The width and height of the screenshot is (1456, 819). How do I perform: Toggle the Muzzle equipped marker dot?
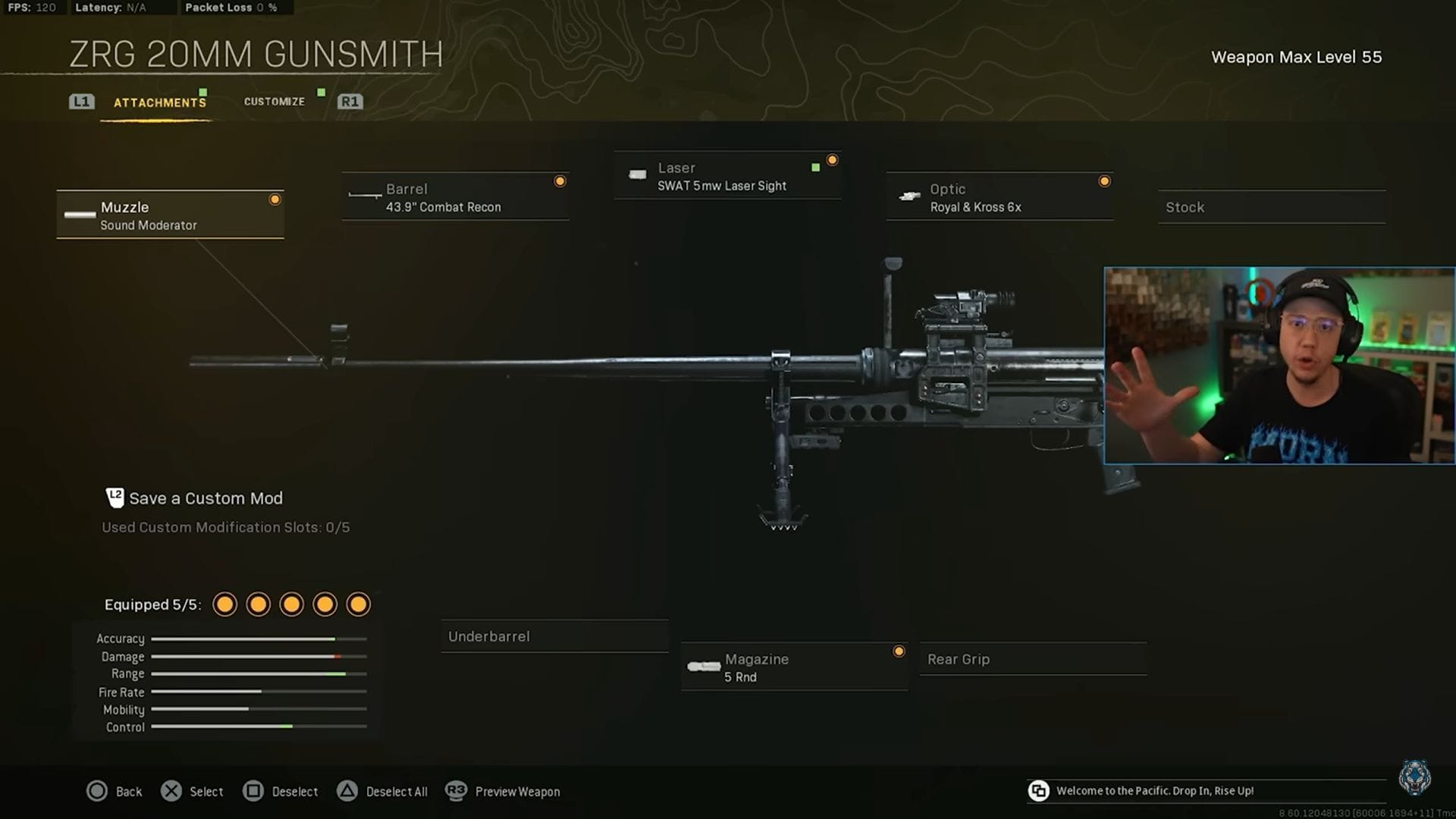click(275, 199)
